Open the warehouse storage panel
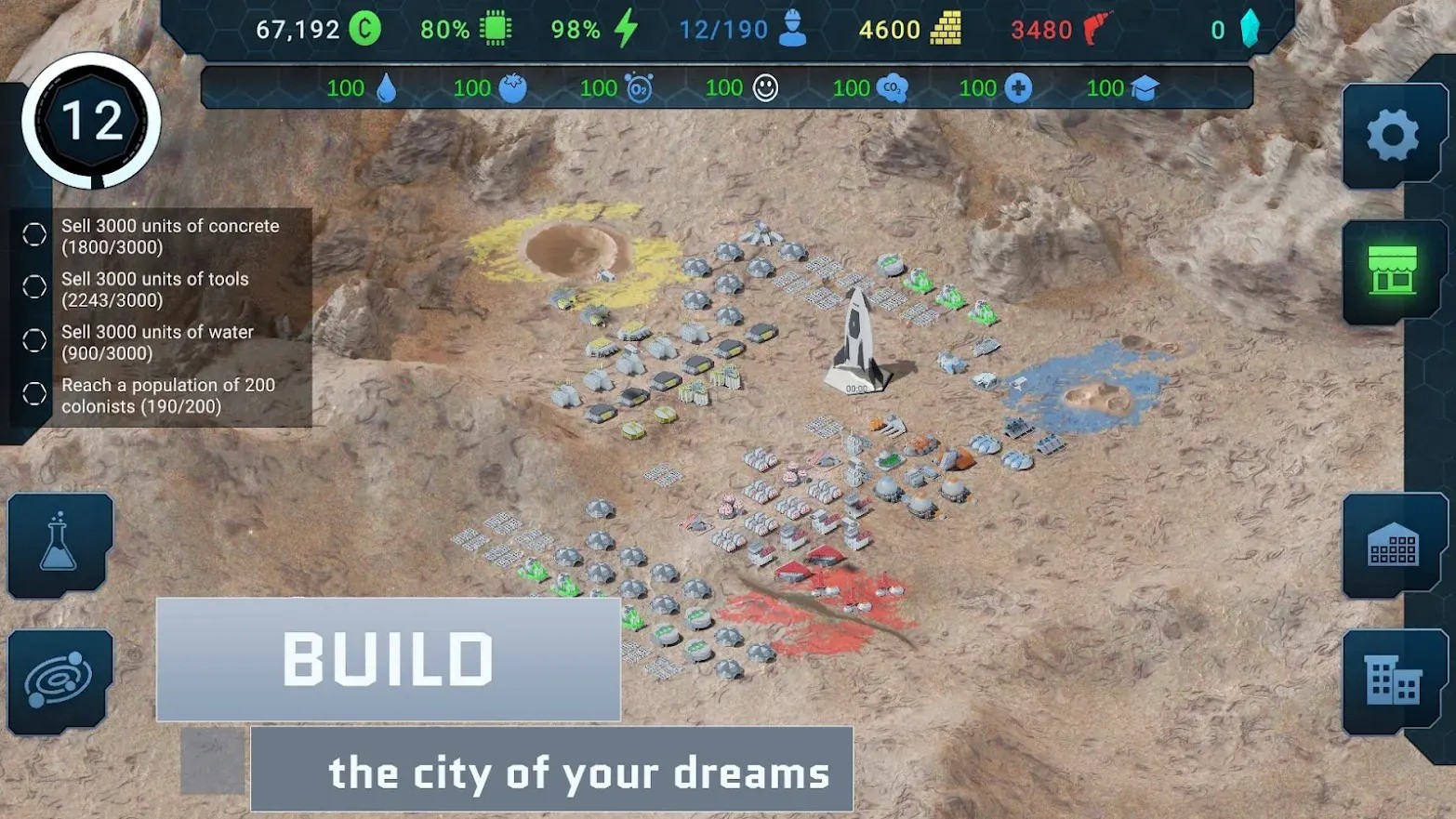The image size is (1456, 819). coord(1391,545)
